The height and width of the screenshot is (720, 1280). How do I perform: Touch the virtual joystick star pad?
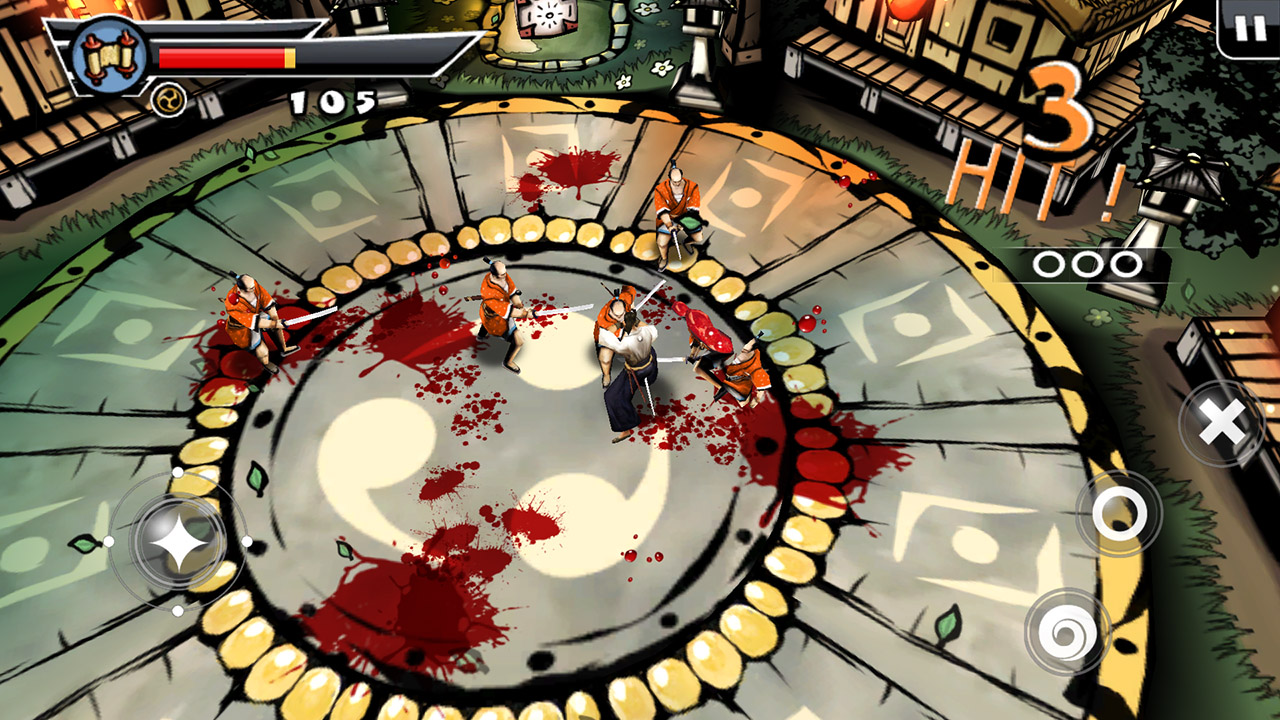pos(178,542)
